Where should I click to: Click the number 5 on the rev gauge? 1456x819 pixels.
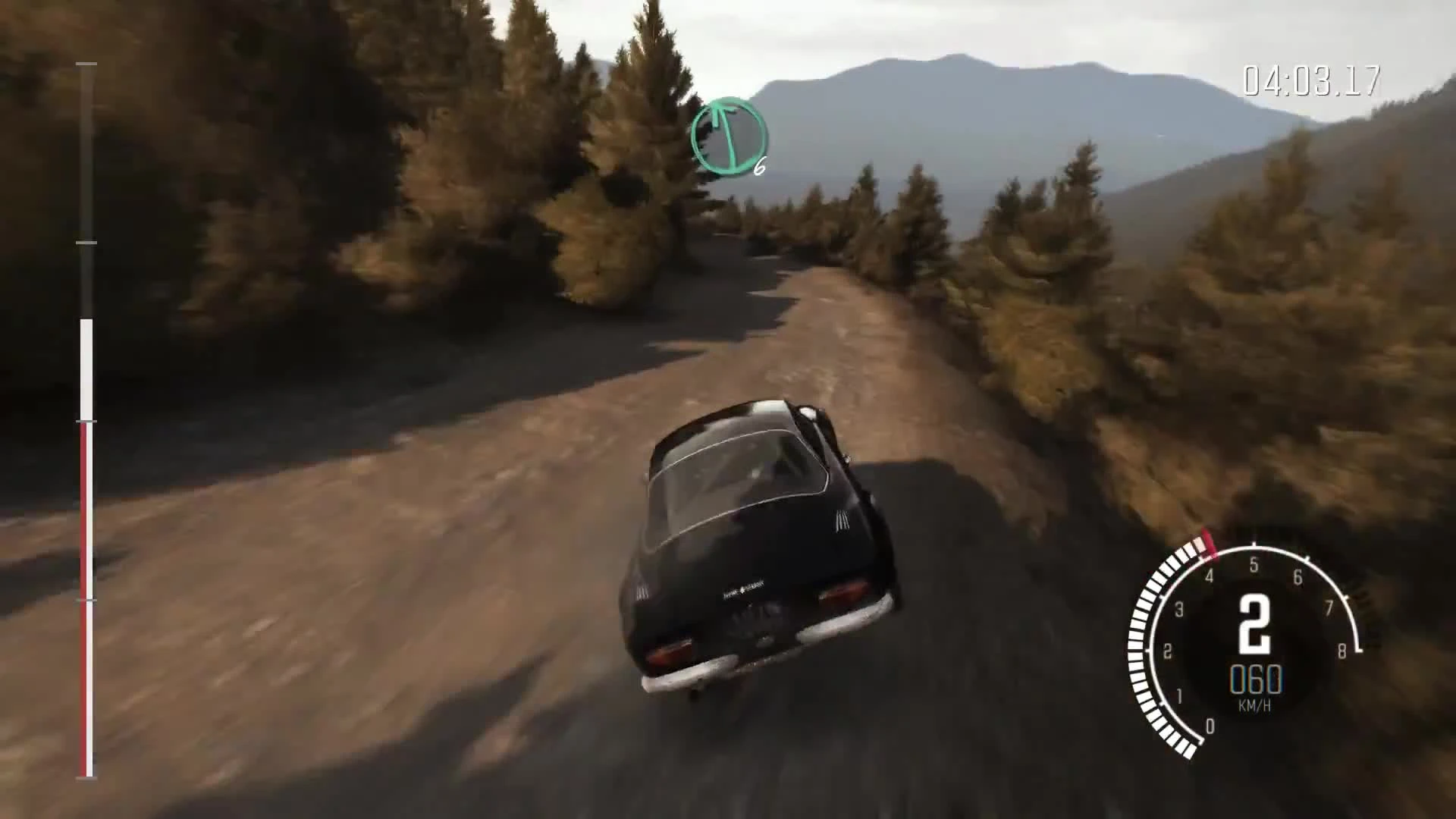tap(1254, 564)
